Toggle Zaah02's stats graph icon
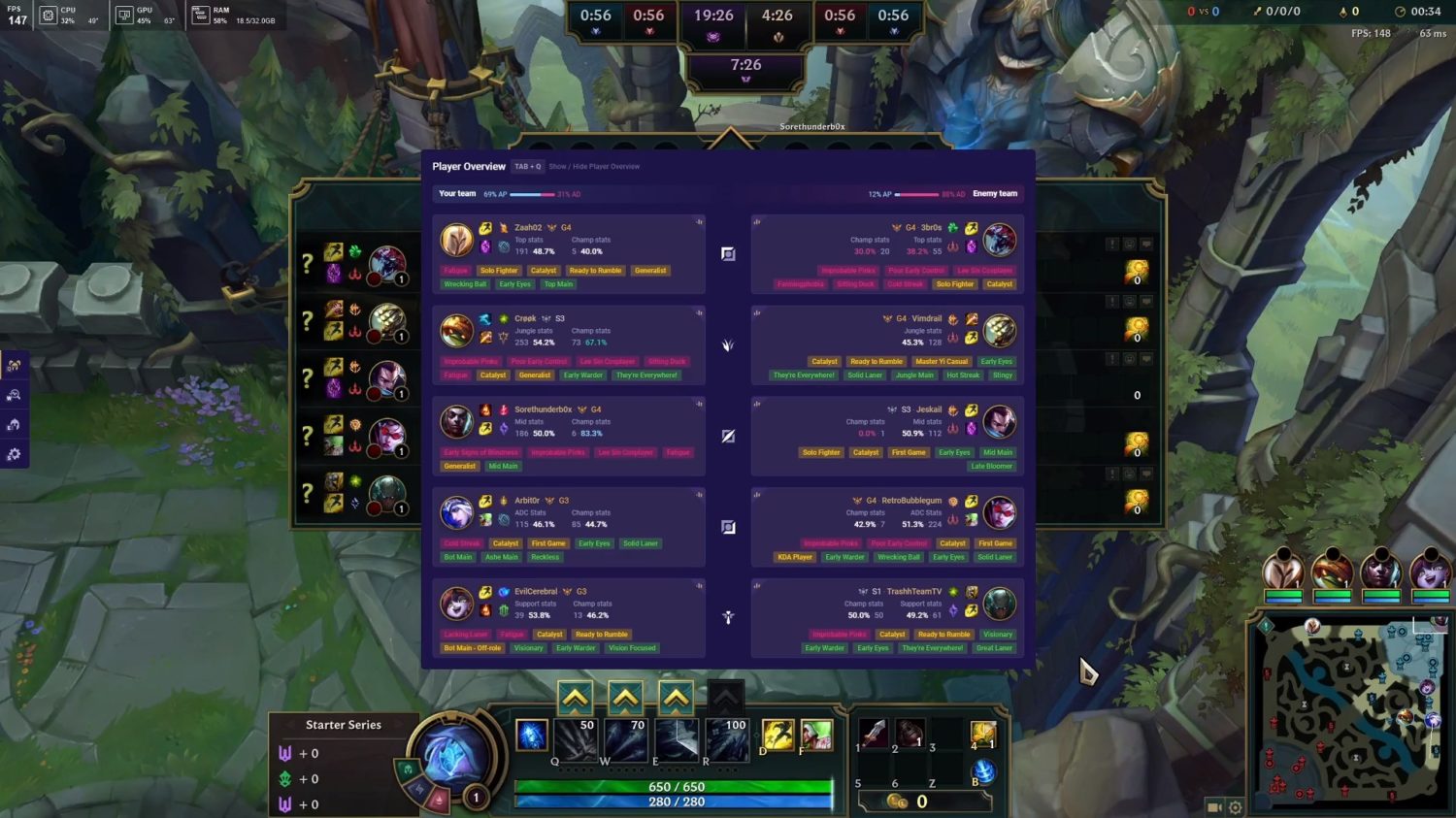 [x=698, y=221]
